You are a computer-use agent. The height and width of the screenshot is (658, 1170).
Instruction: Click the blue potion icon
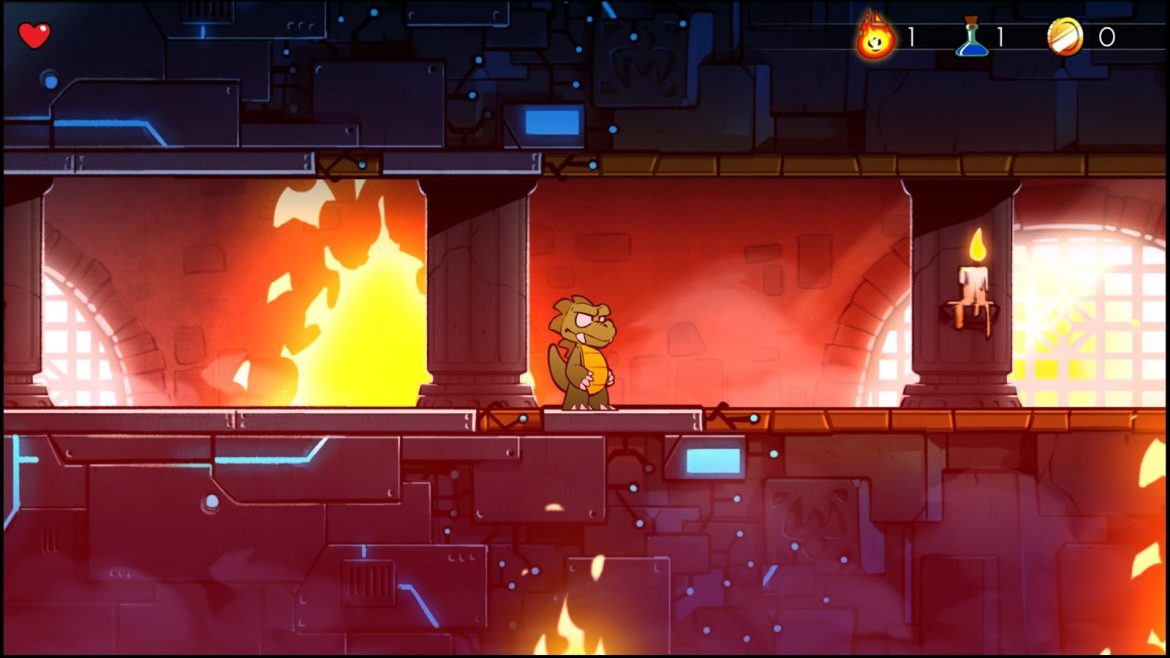[971, 38]
